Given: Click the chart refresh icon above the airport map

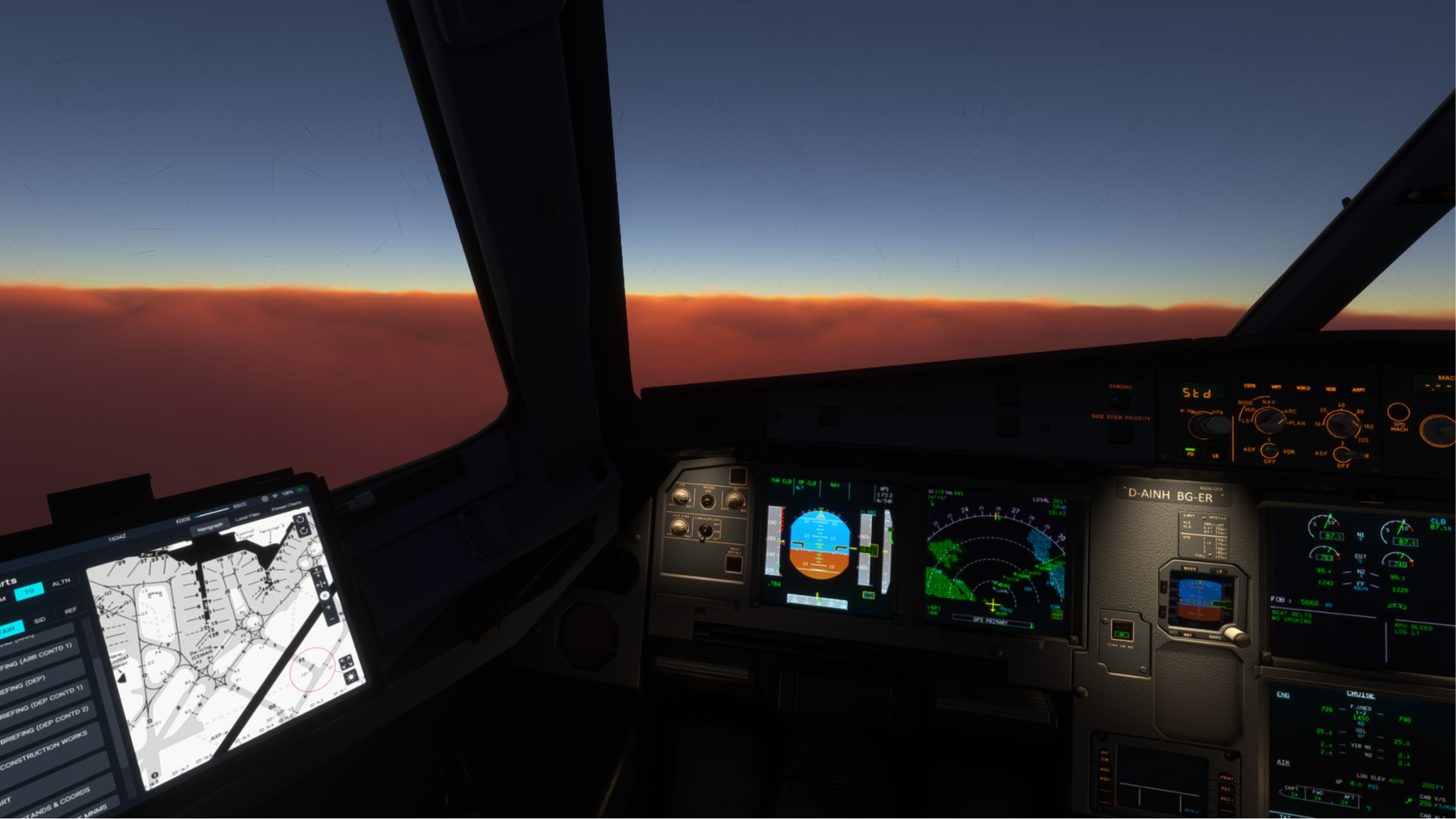Looking at the screenshot, I should [300, 521].
